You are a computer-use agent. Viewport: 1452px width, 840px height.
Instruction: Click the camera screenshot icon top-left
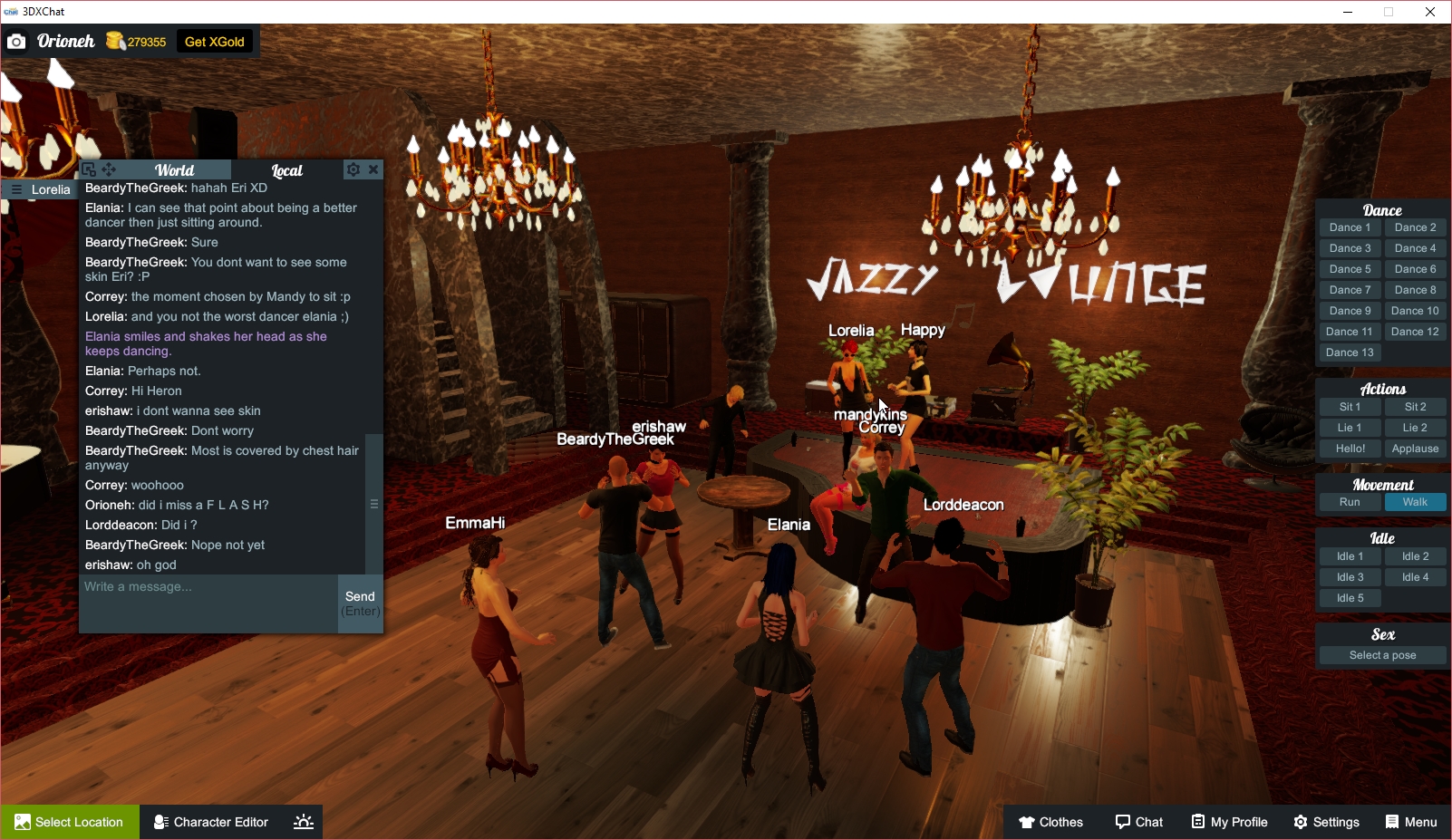point(16,41)
